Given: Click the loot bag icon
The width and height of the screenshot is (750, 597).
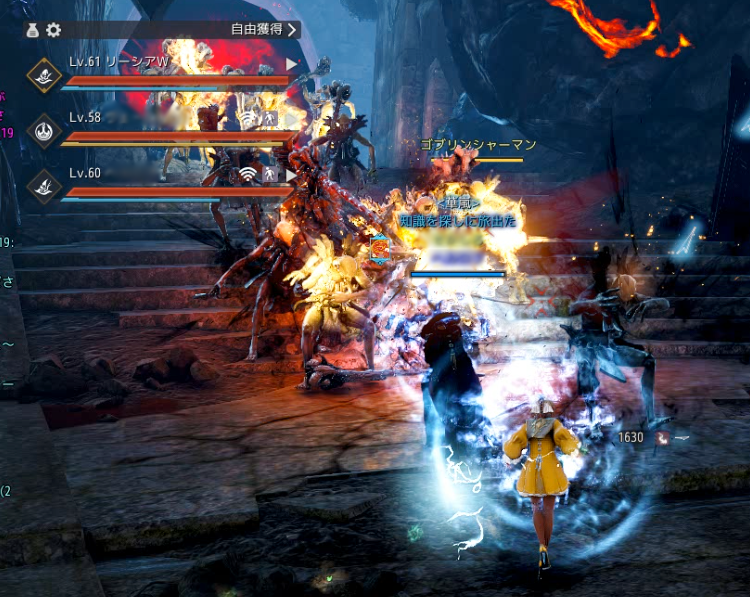Looking at the screenshot, I should (34, 30).
